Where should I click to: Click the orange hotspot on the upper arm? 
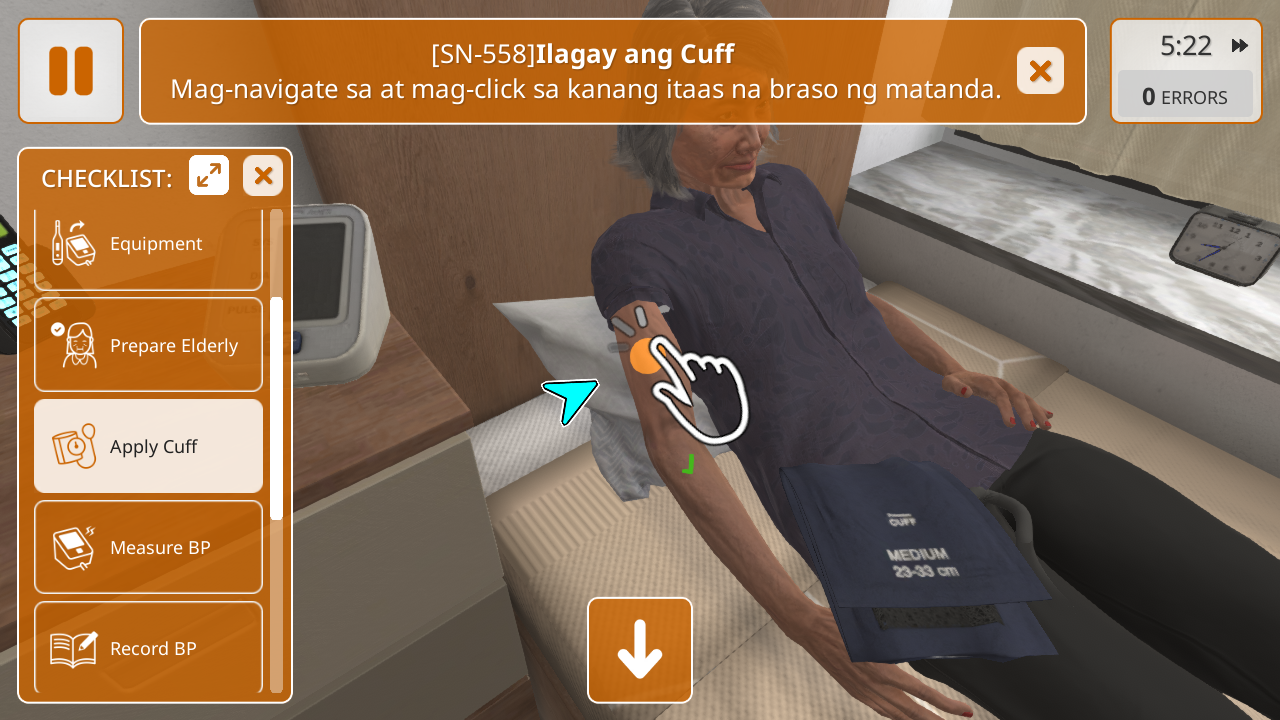(646, 356)
